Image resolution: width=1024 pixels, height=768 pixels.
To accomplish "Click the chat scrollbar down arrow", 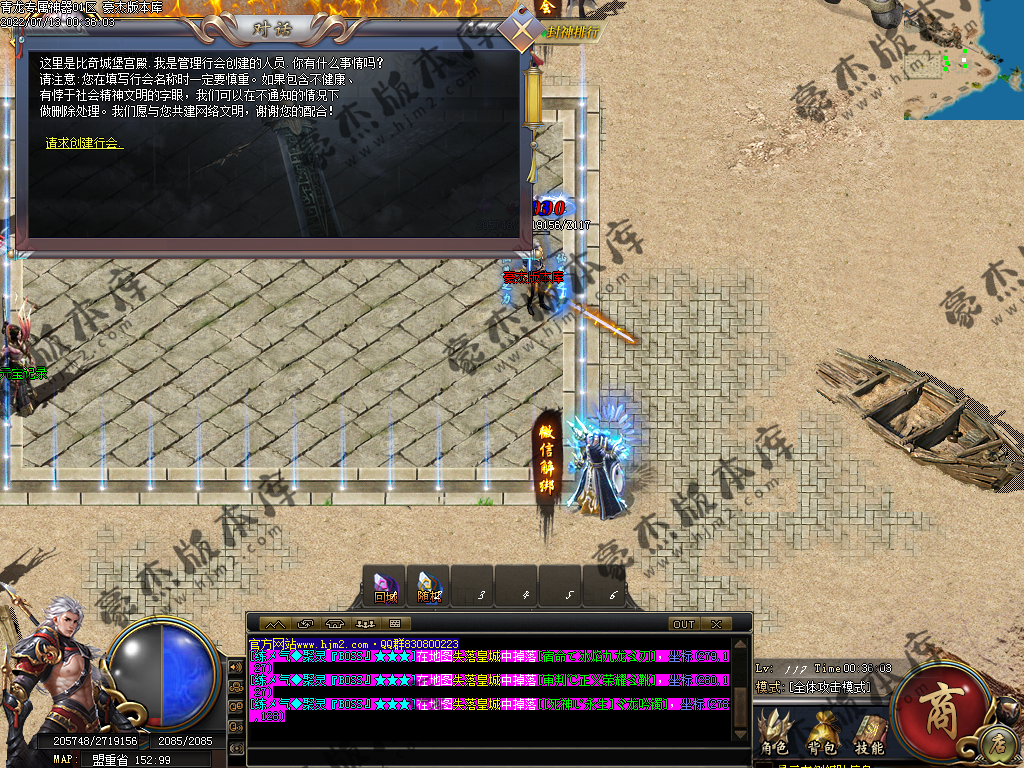I will [740, 736].
